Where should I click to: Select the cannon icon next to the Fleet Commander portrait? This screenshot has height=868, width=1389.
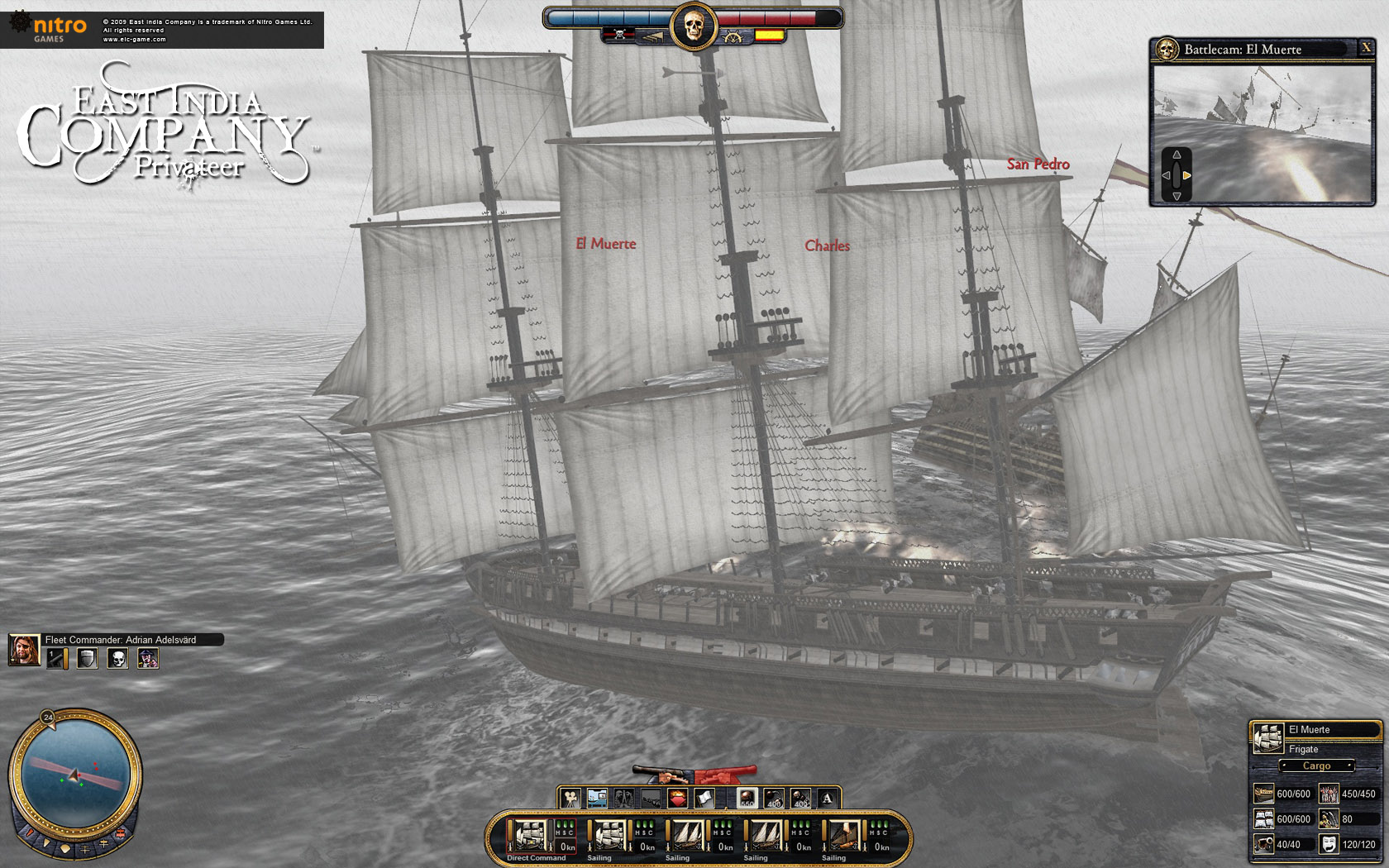pyautogui.click(x=58, y=659)
